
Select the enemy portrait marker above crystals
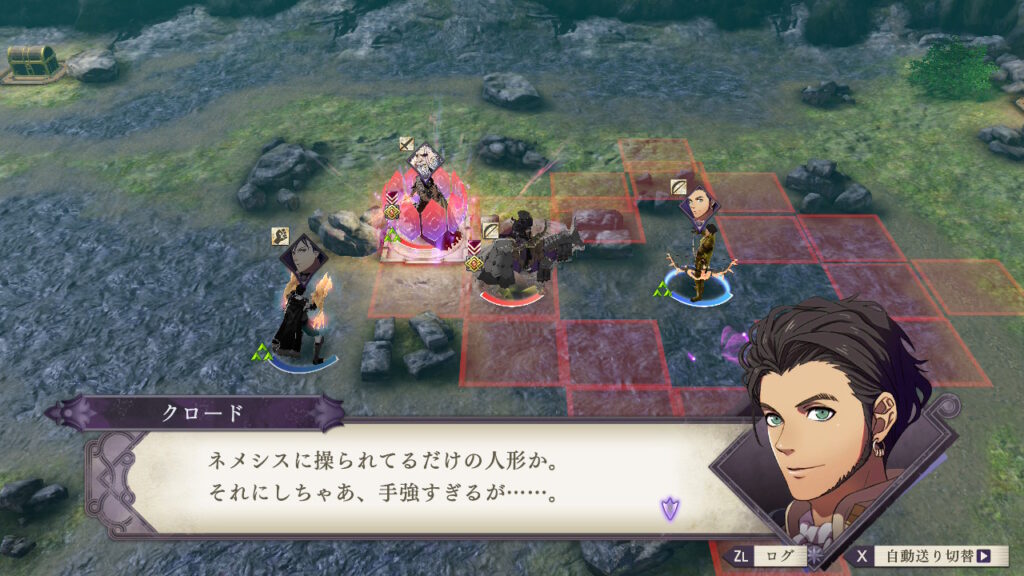[x=427, y=160]
